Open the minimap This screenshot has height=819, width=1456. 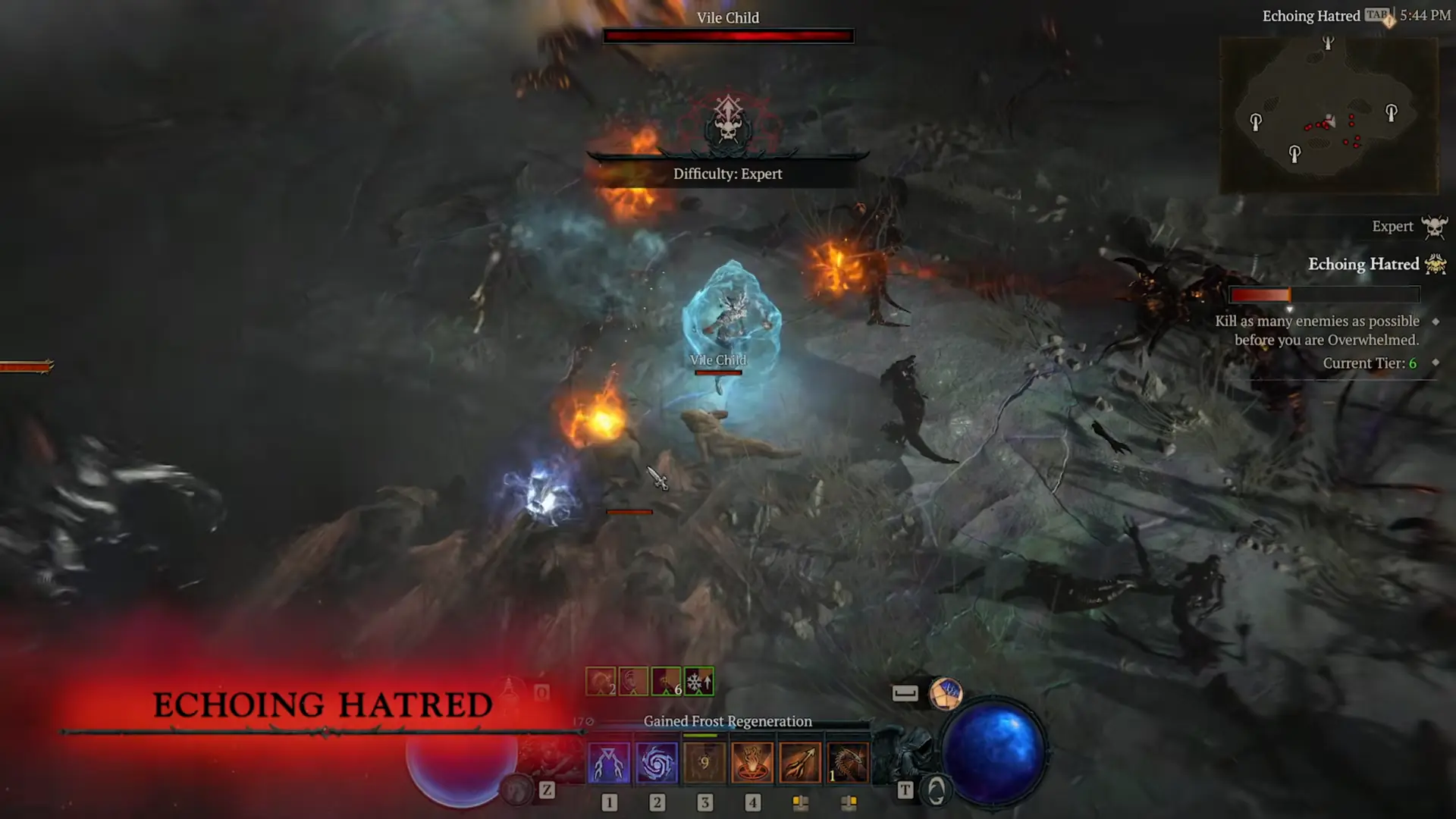1329,115
